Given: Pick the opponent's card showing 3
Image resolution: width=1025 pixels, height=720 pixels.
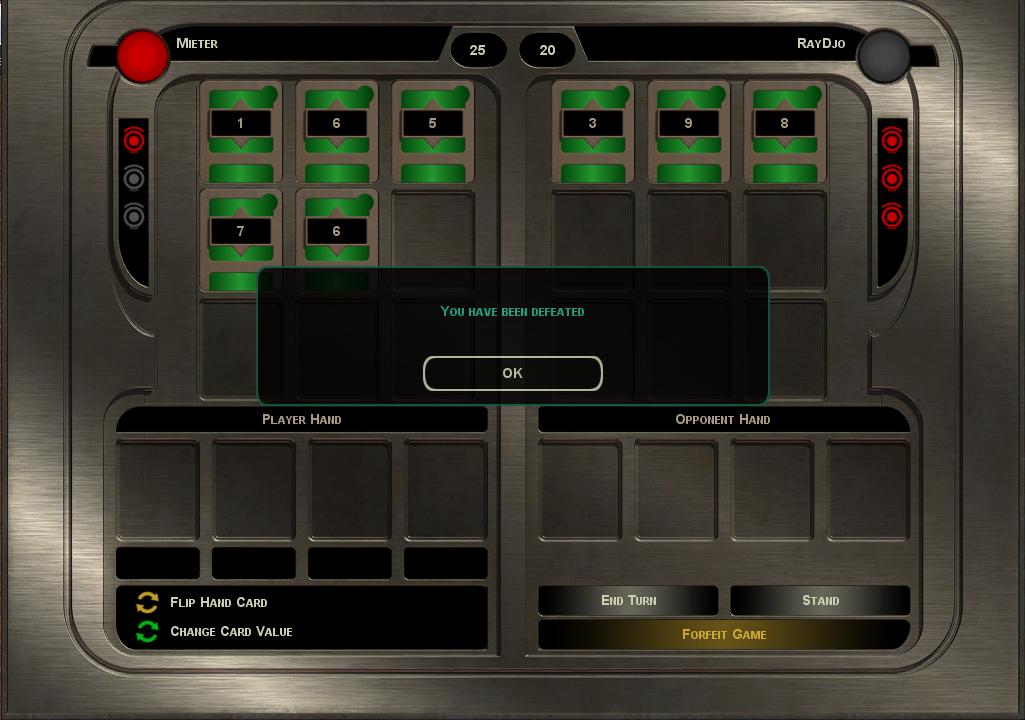Looking at the screenshot, I should (593, 132).
